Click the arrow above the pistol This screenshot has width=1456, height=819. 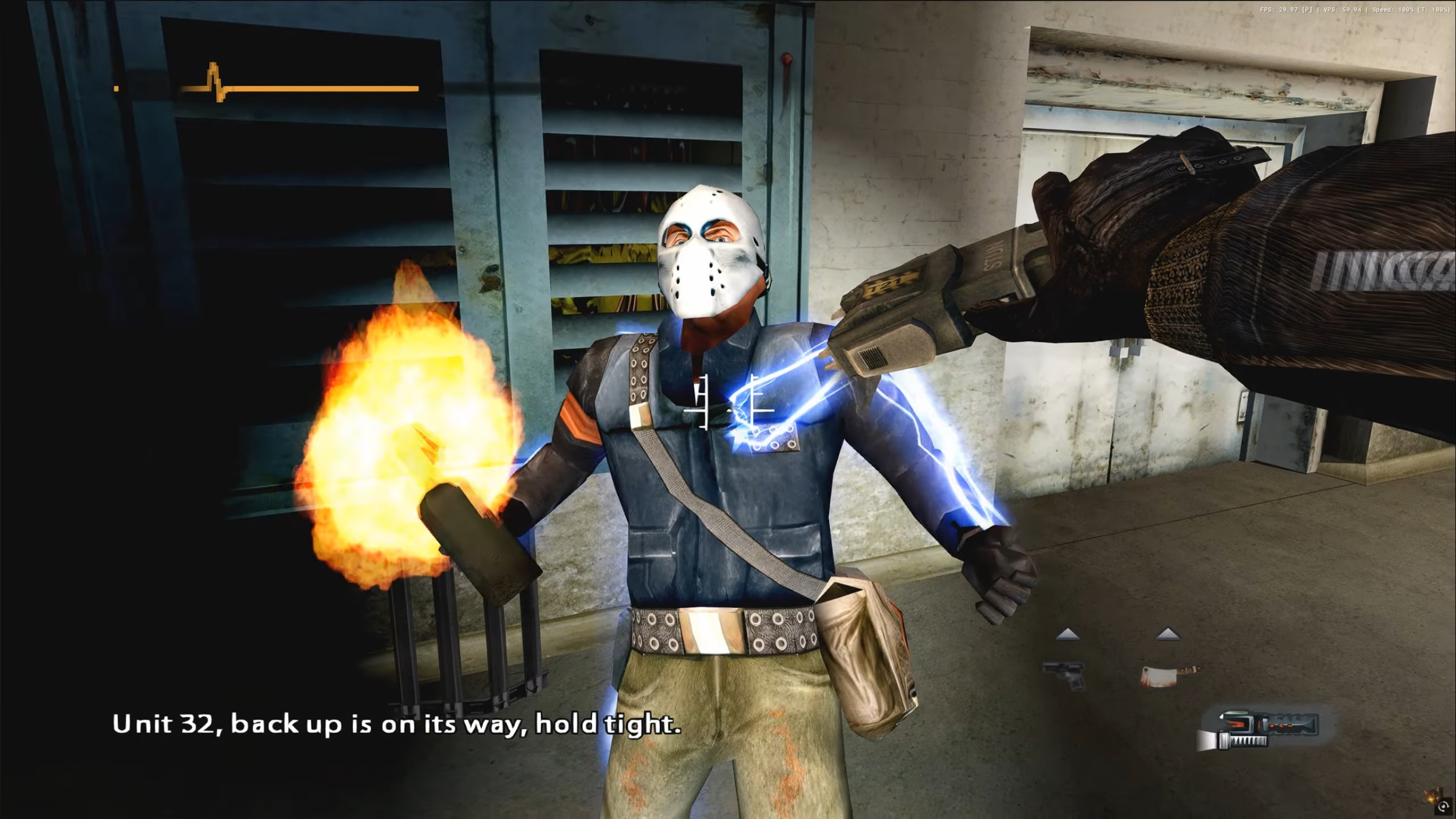click(x=1067, y=635)
